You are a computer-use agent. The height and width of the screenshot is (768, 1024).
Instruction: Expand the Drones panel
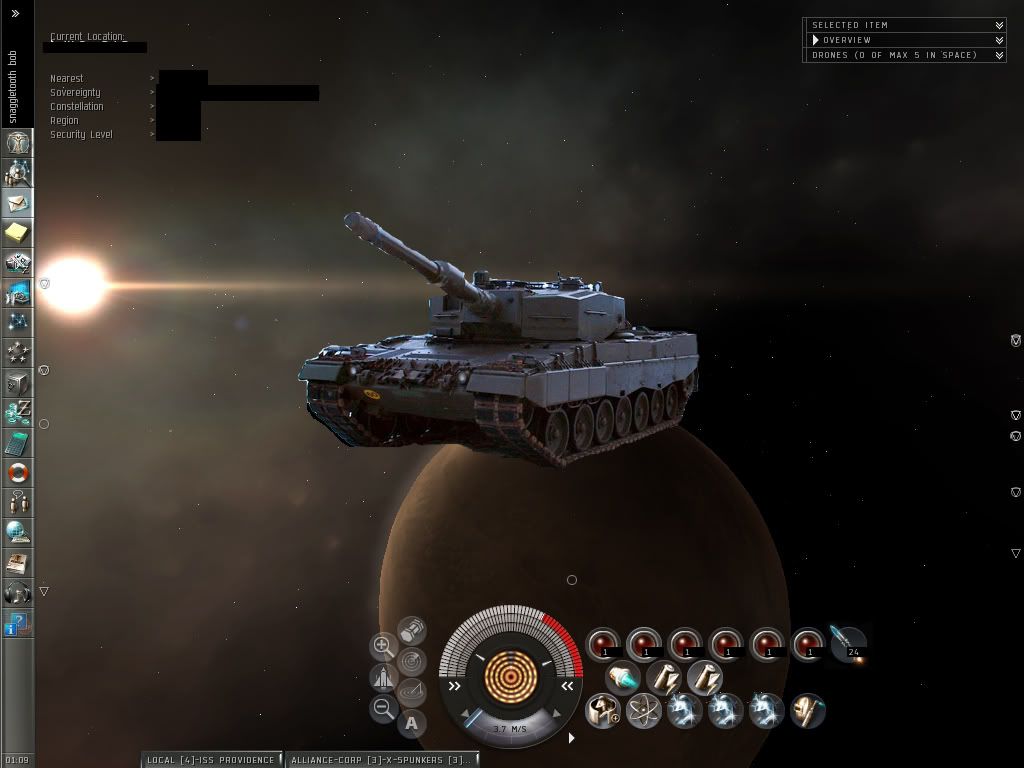(999, 55)
